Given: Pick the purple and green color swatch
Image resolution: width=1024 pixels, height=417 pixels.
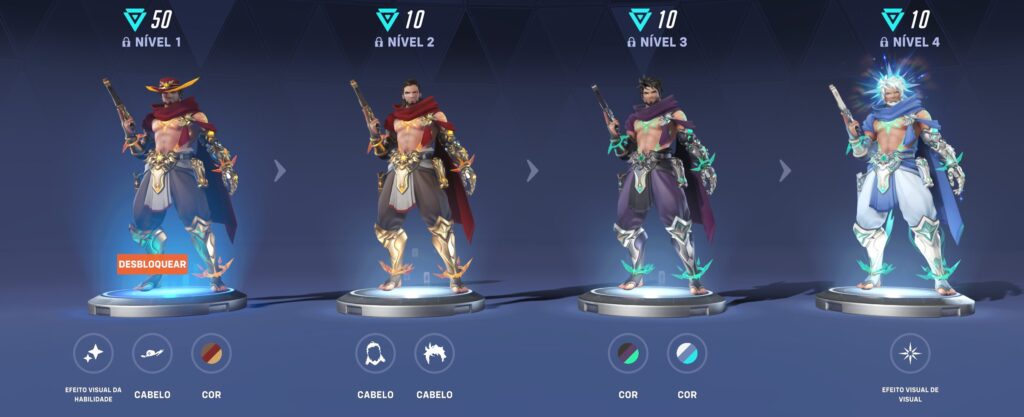Looking at the screenshot, I should (628, 353).
